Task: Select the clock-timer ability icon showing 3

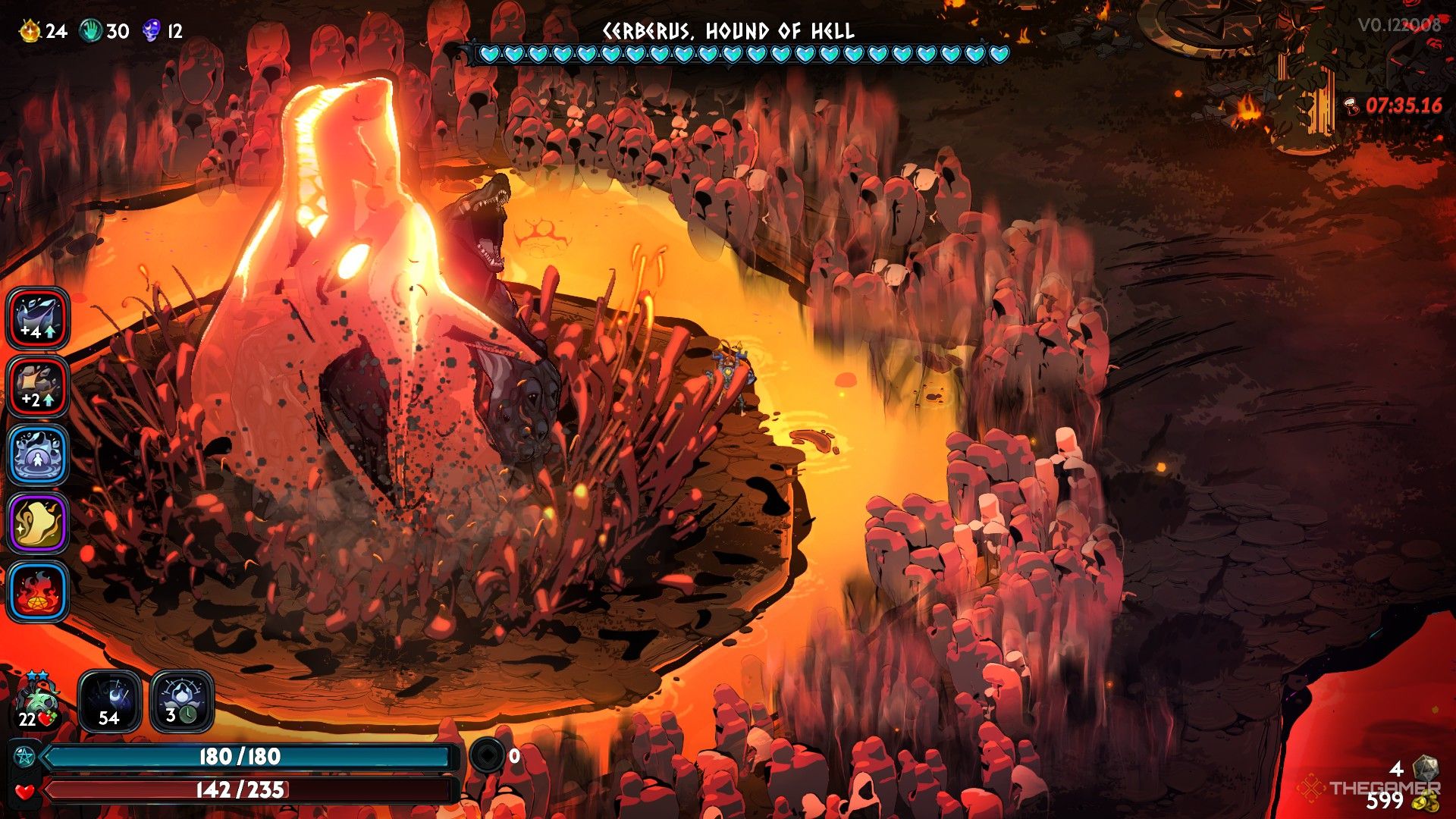Action: [x=182, y=701]
